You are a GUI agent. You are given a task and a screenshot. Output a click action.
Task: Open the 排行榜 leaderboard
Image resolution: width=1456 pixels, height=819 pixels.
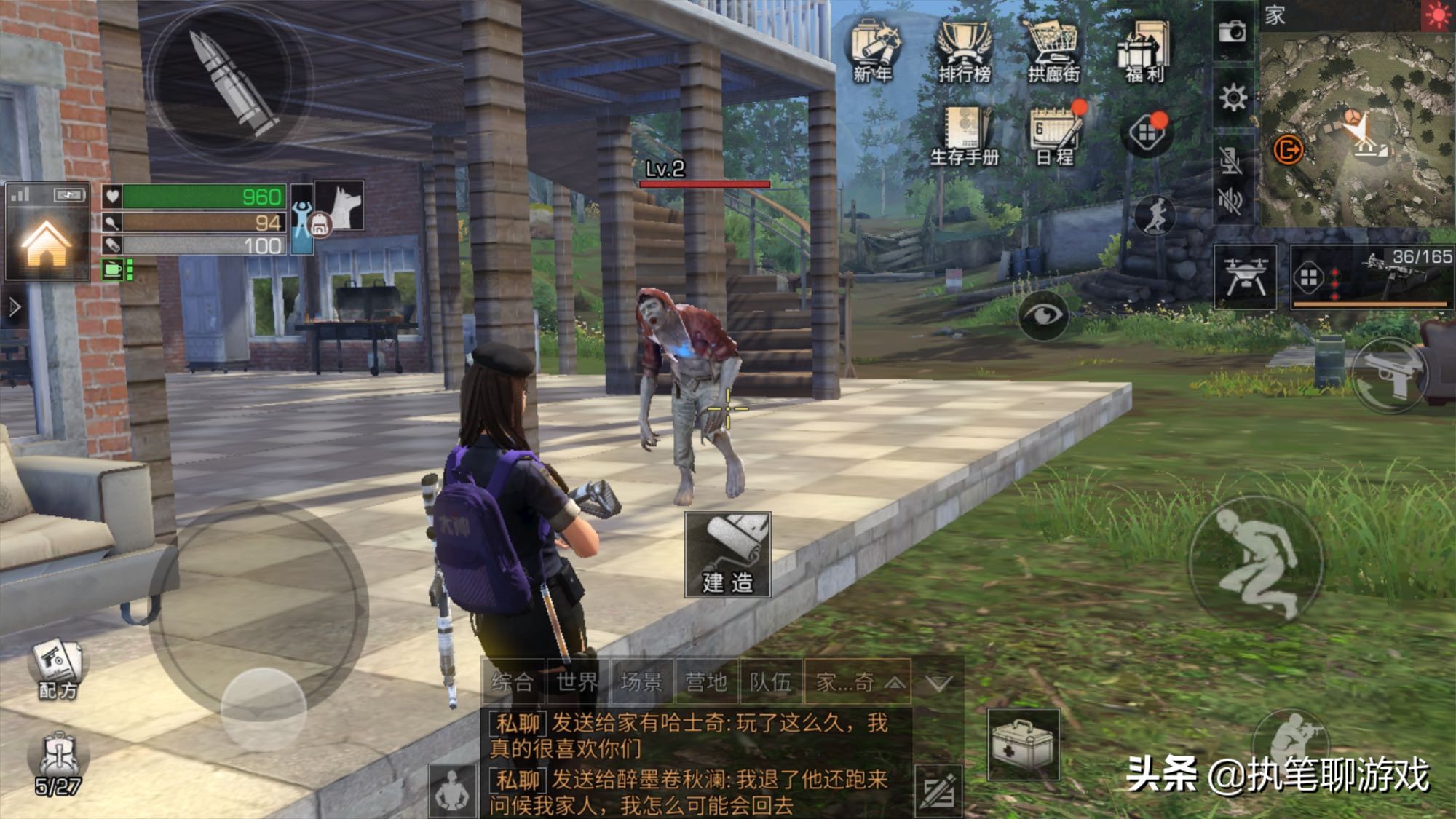tap(964, 50)
